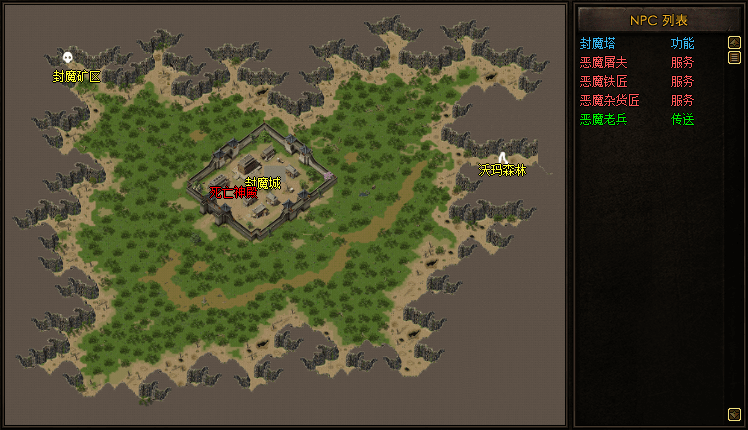Click the 沃玛森林 exit marker on map
This screenshot has width=748, height=430.
pyautogui.click(x=502, y=156)
